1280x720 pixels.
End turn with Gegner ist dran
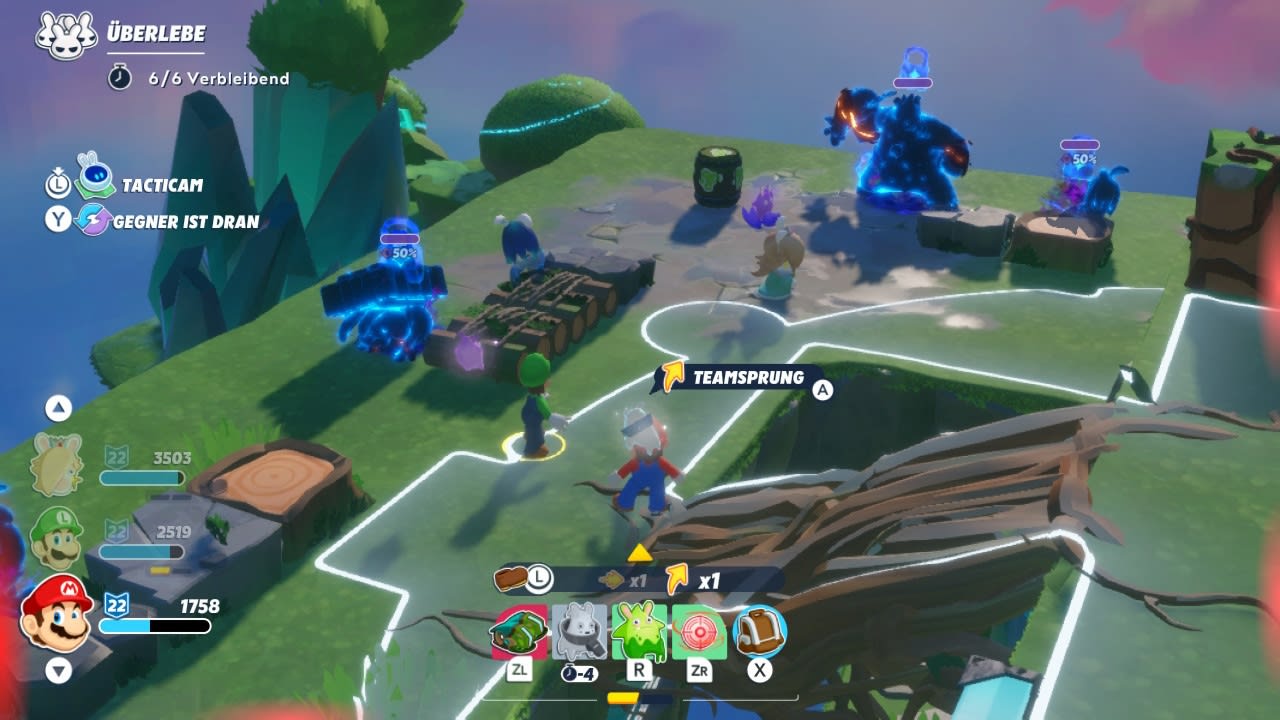tap(185, 221)
